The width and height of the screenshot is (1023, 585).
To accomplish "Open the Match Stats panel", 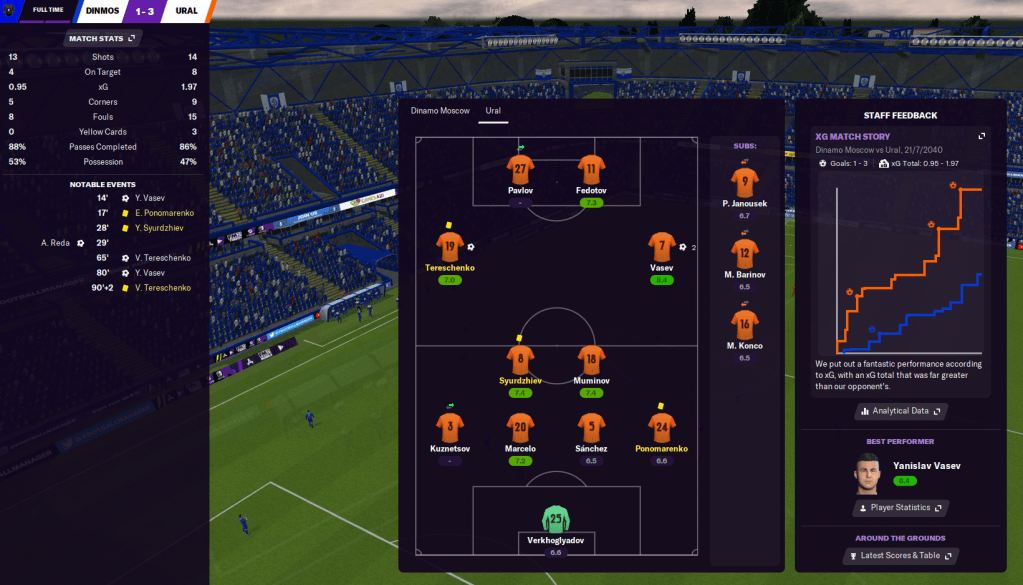I will coord(103,38).
